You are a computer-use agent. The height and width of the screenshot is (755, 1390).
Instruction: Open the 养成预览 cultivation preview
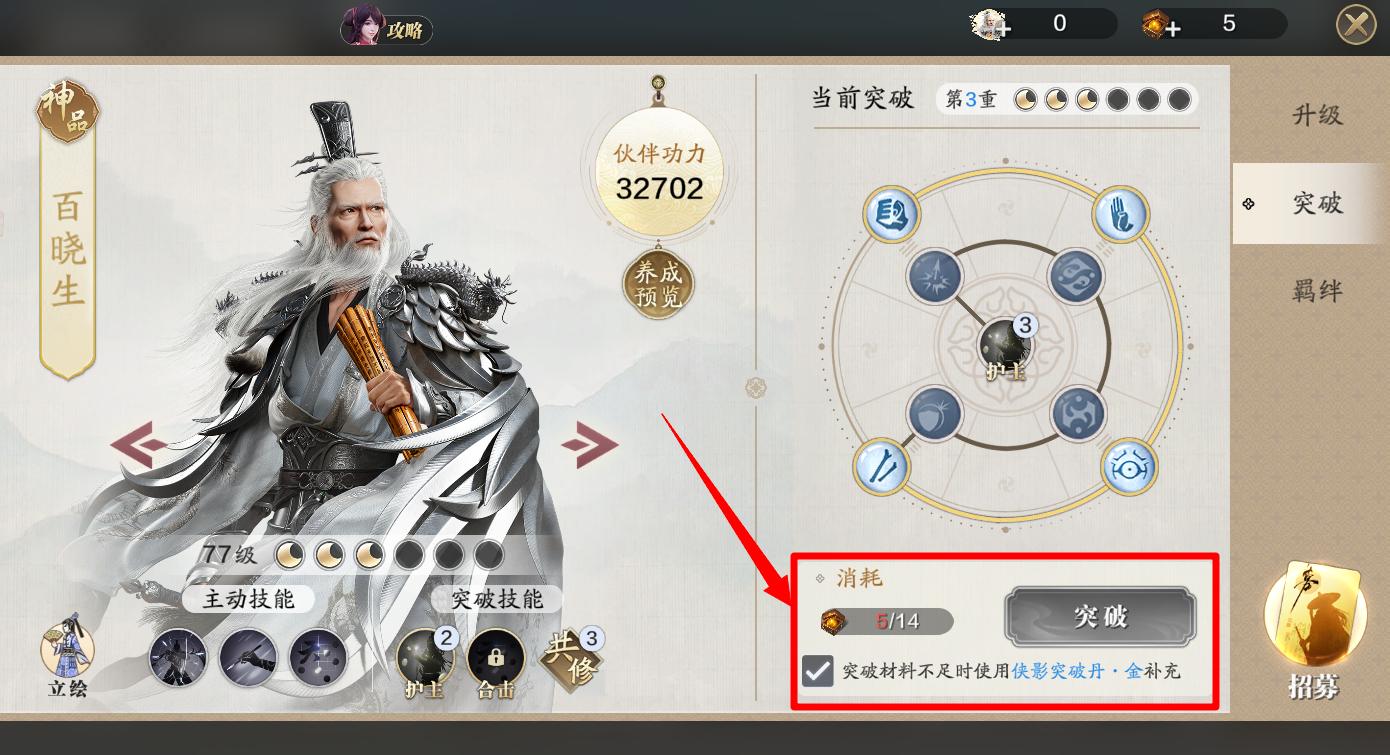(657, 283)
